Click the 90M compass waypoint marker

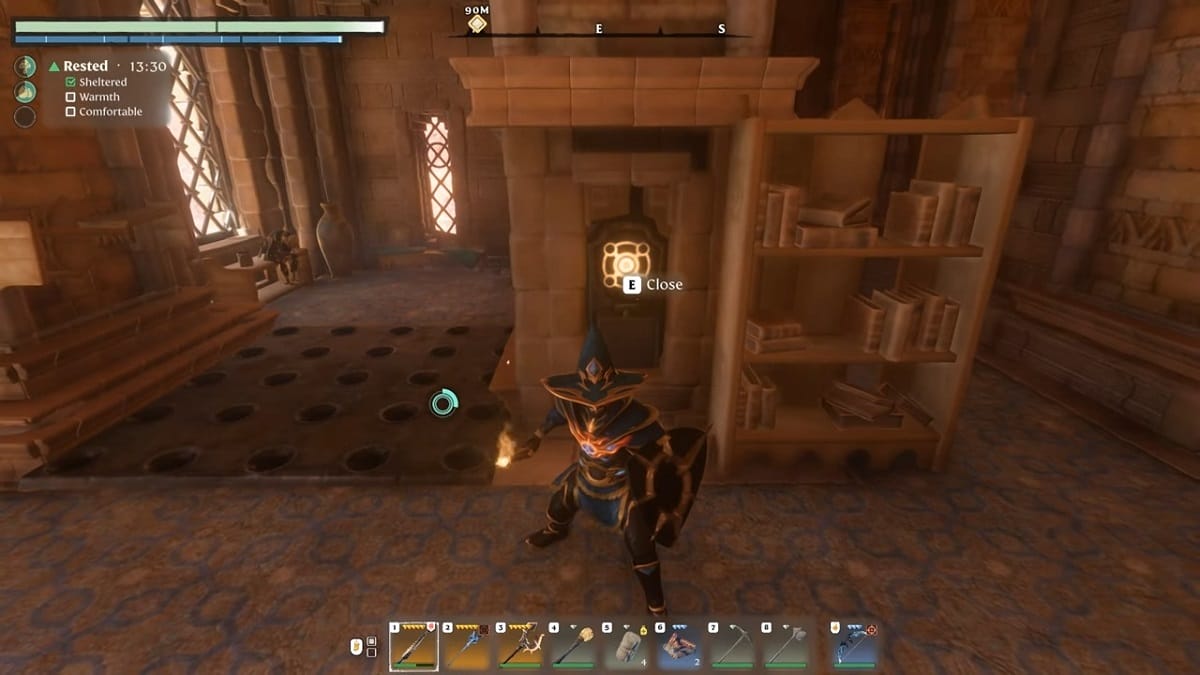click(477, 23)
